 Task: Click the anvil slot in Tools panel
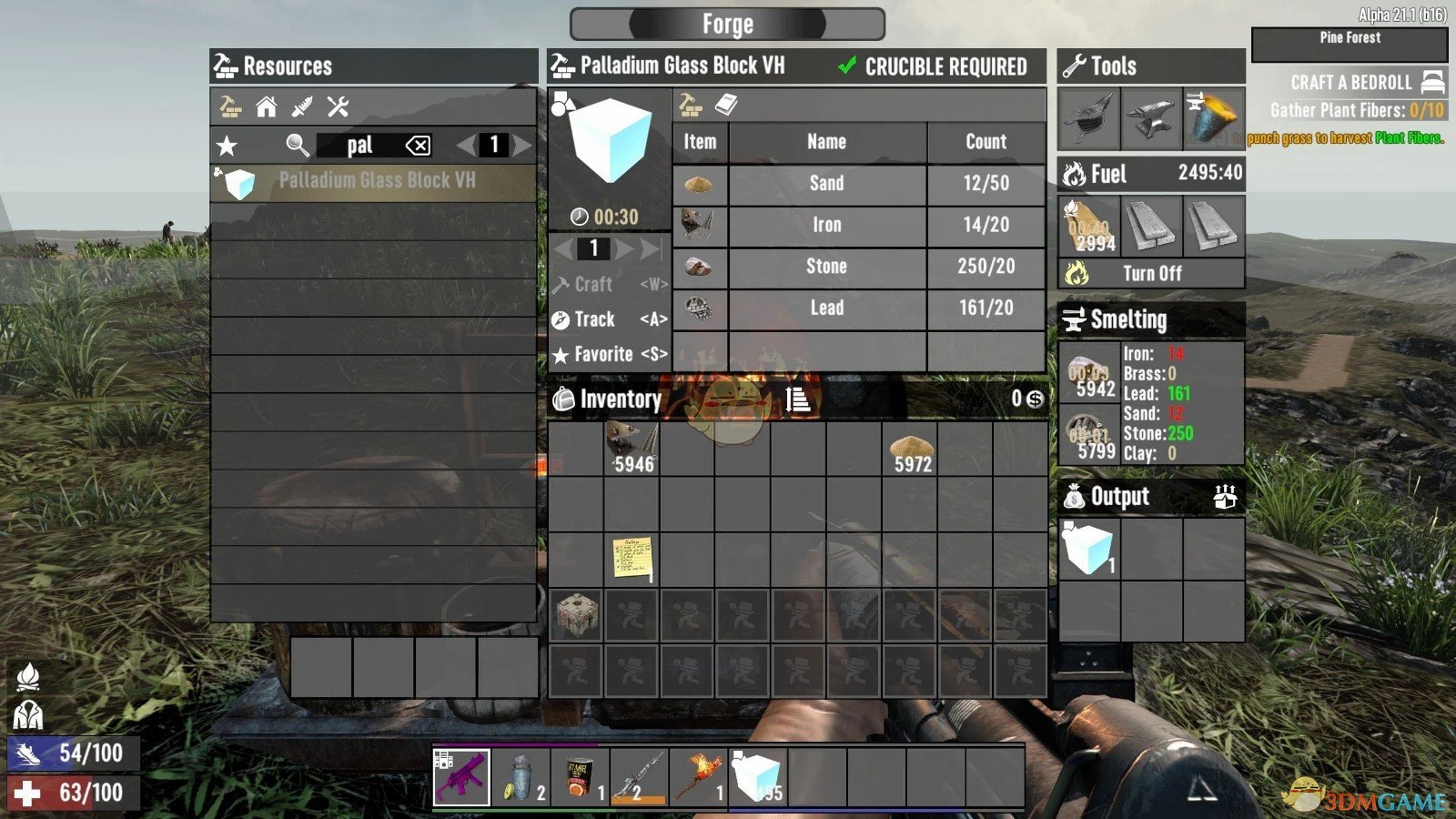[1152, 116]
